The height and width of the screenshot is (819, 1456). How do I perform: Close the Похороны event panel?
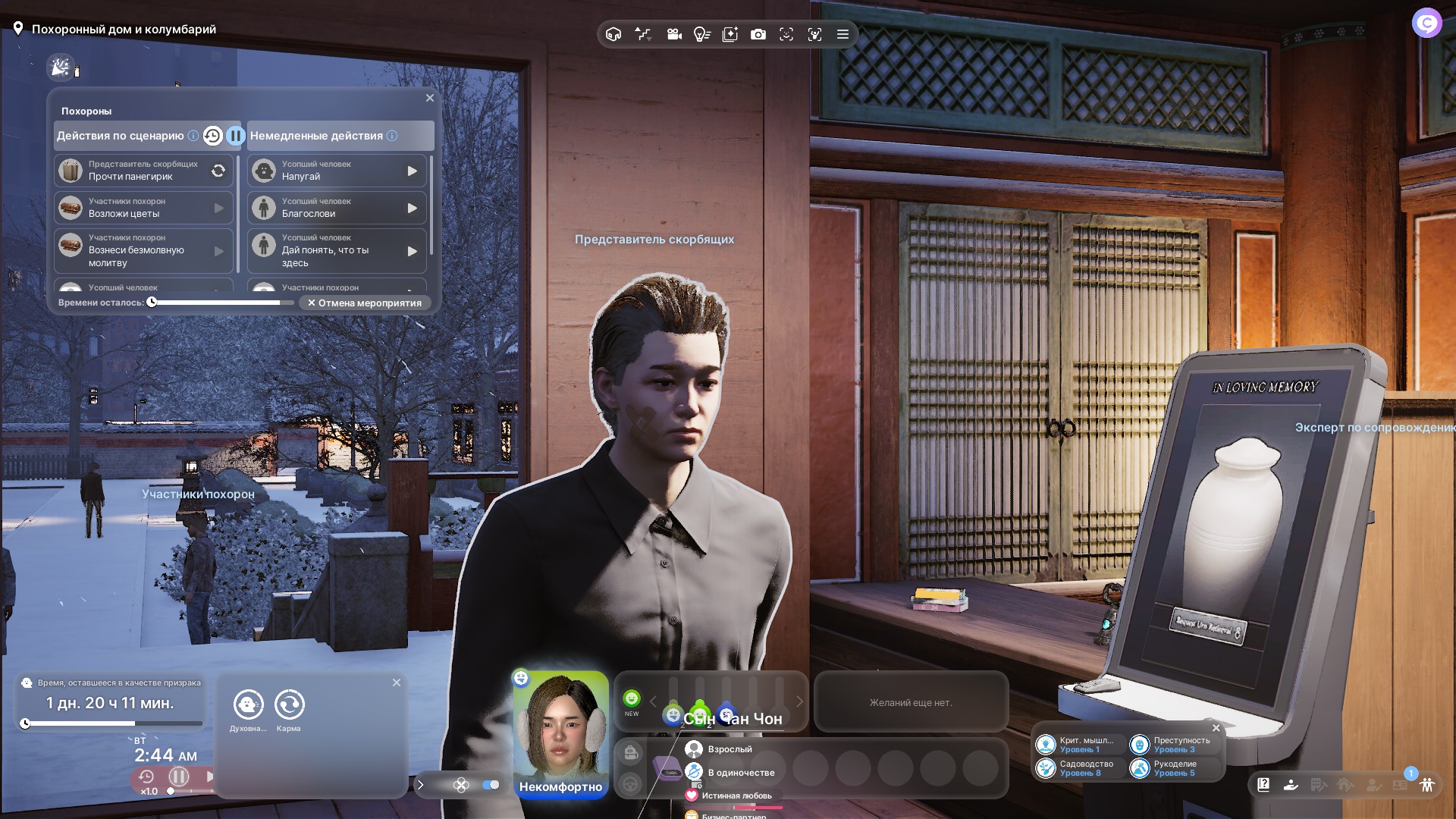point(430,98)
